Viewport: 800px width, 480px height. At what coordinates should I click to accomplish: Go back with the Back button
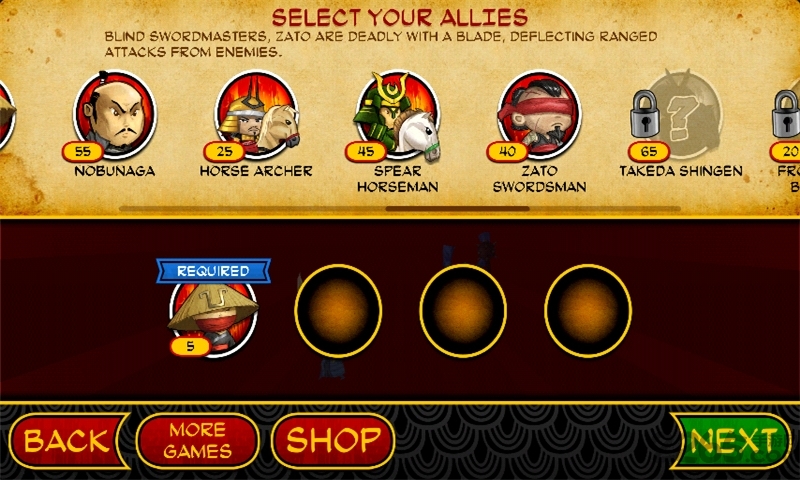click(x=65, y=441)
